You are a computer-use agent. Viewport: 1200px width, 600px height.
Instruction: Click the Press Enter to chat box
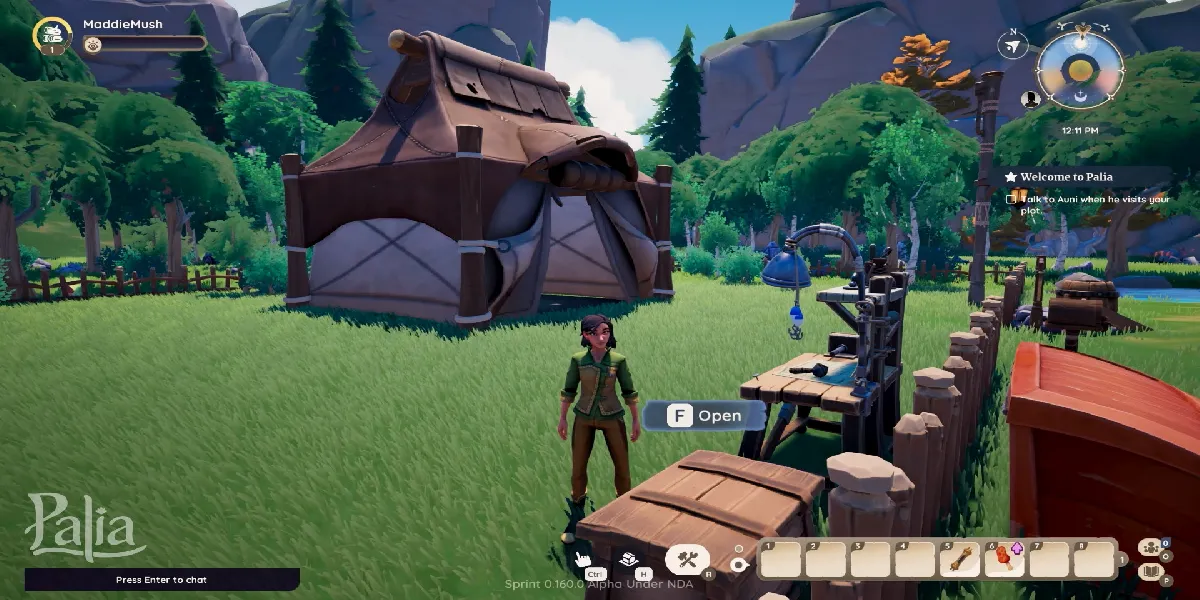[162, 580]
